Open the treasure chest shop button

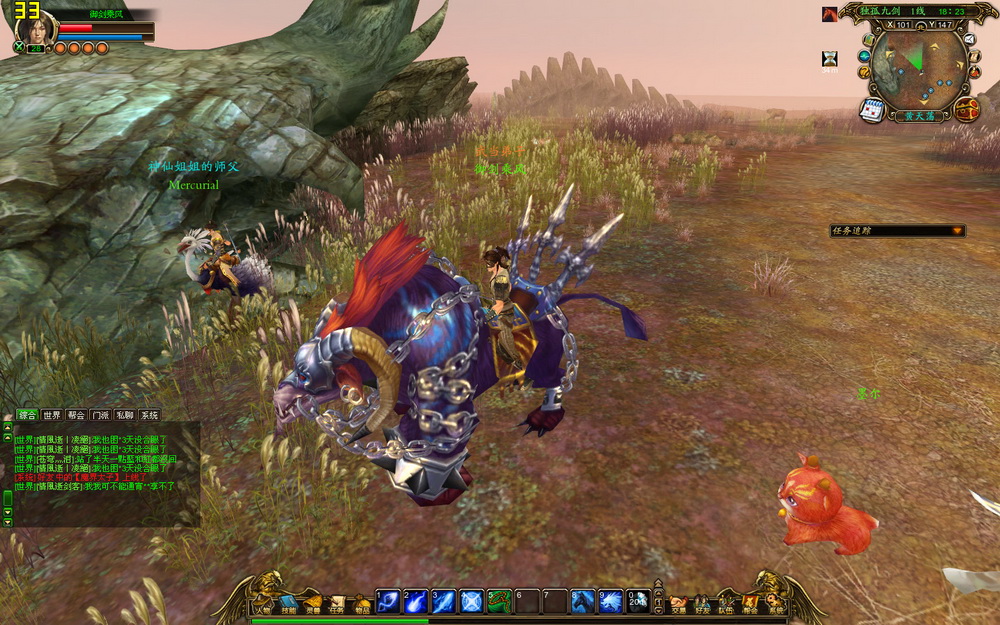click(x=966, y=109)
